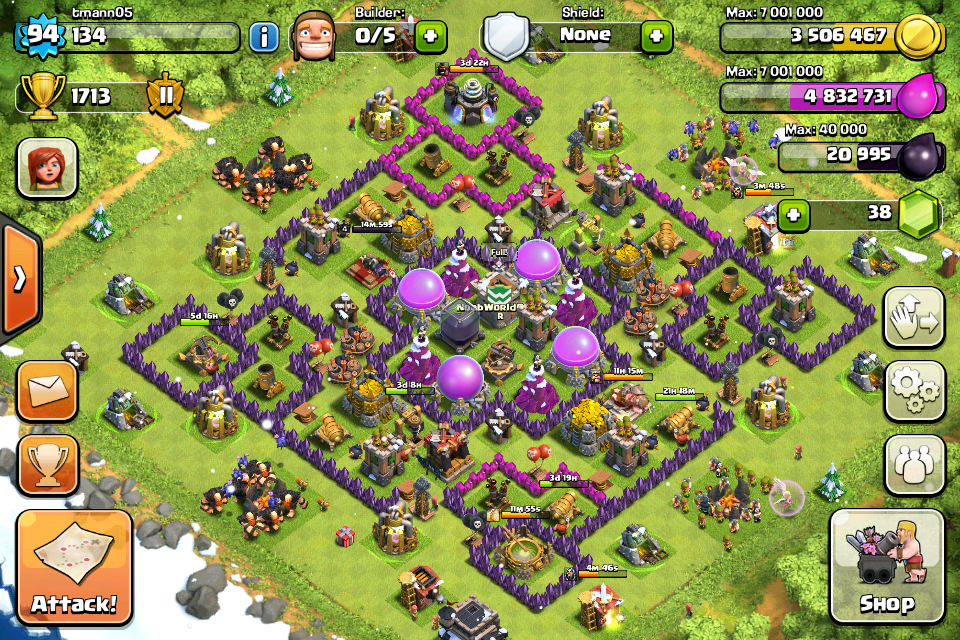
Task: Tap the gold trophy cup icon
Action: 38,97
